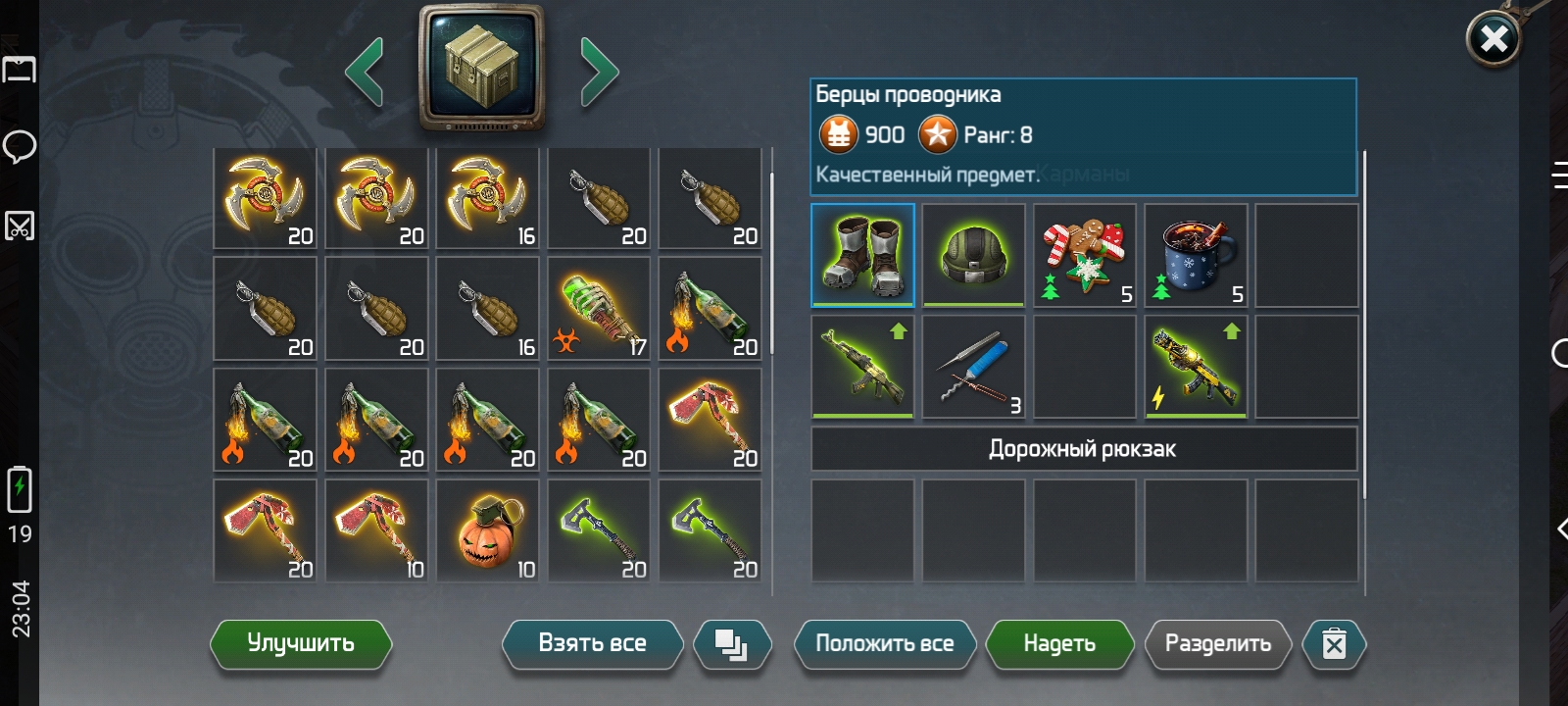Close the inventory screen

1493,39
